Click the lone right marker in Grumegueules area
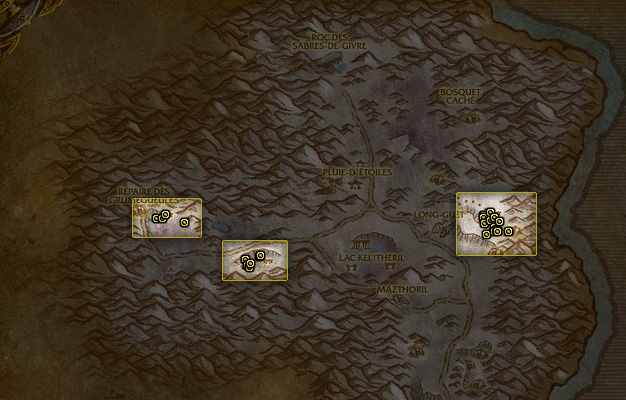 click(x=184, y=222)
